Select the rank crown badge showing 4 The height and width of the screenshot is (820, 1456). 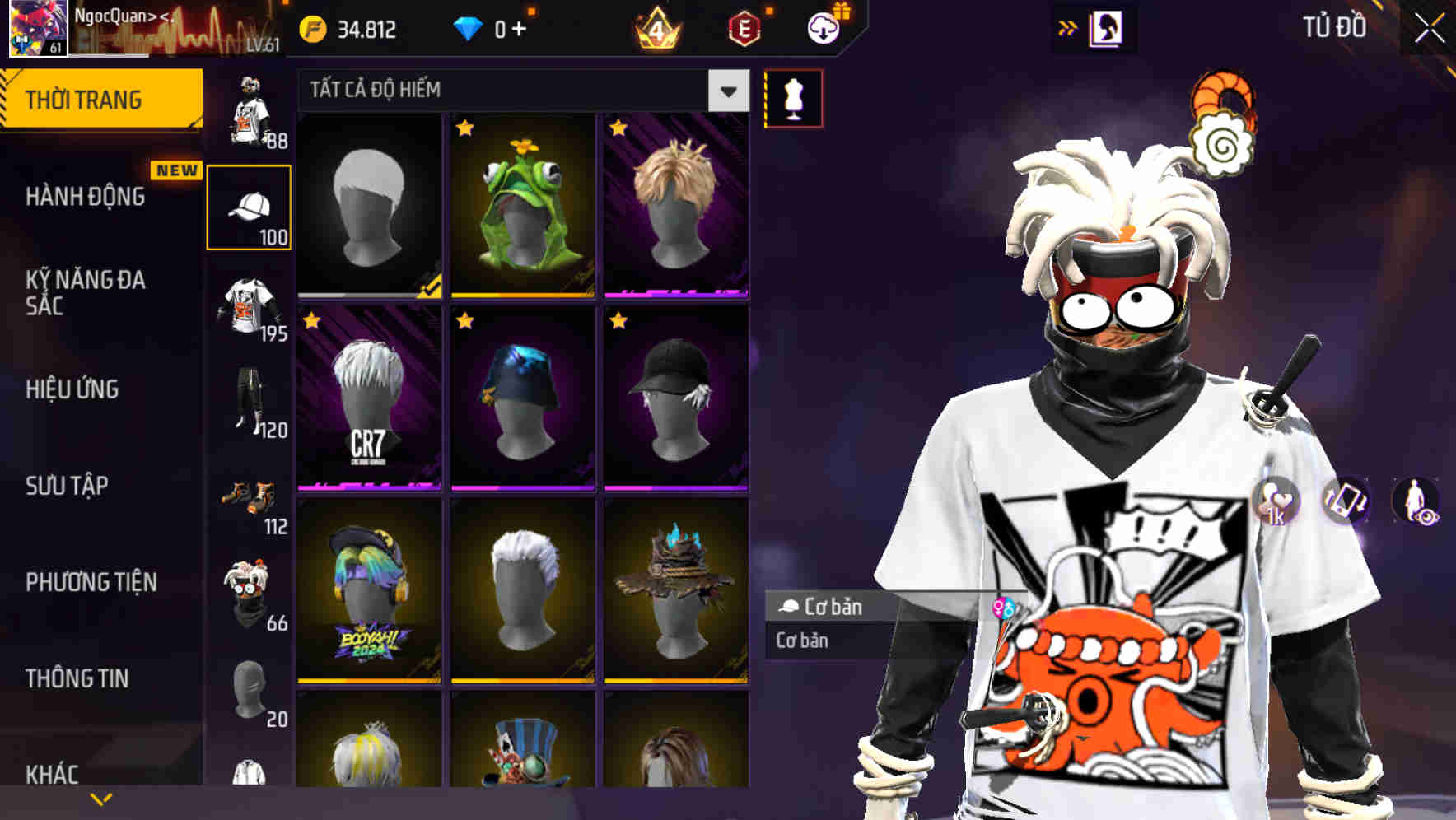655,26
